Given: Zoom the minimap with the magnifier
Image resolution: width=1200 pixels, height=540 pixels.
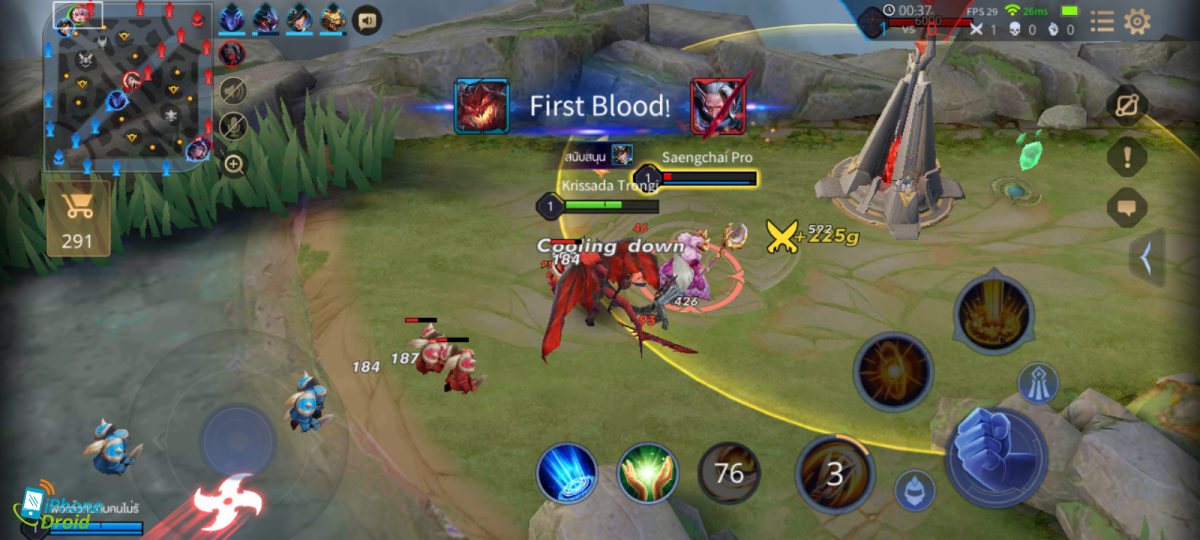Looking at the screenshot, I should coord(233,163).
